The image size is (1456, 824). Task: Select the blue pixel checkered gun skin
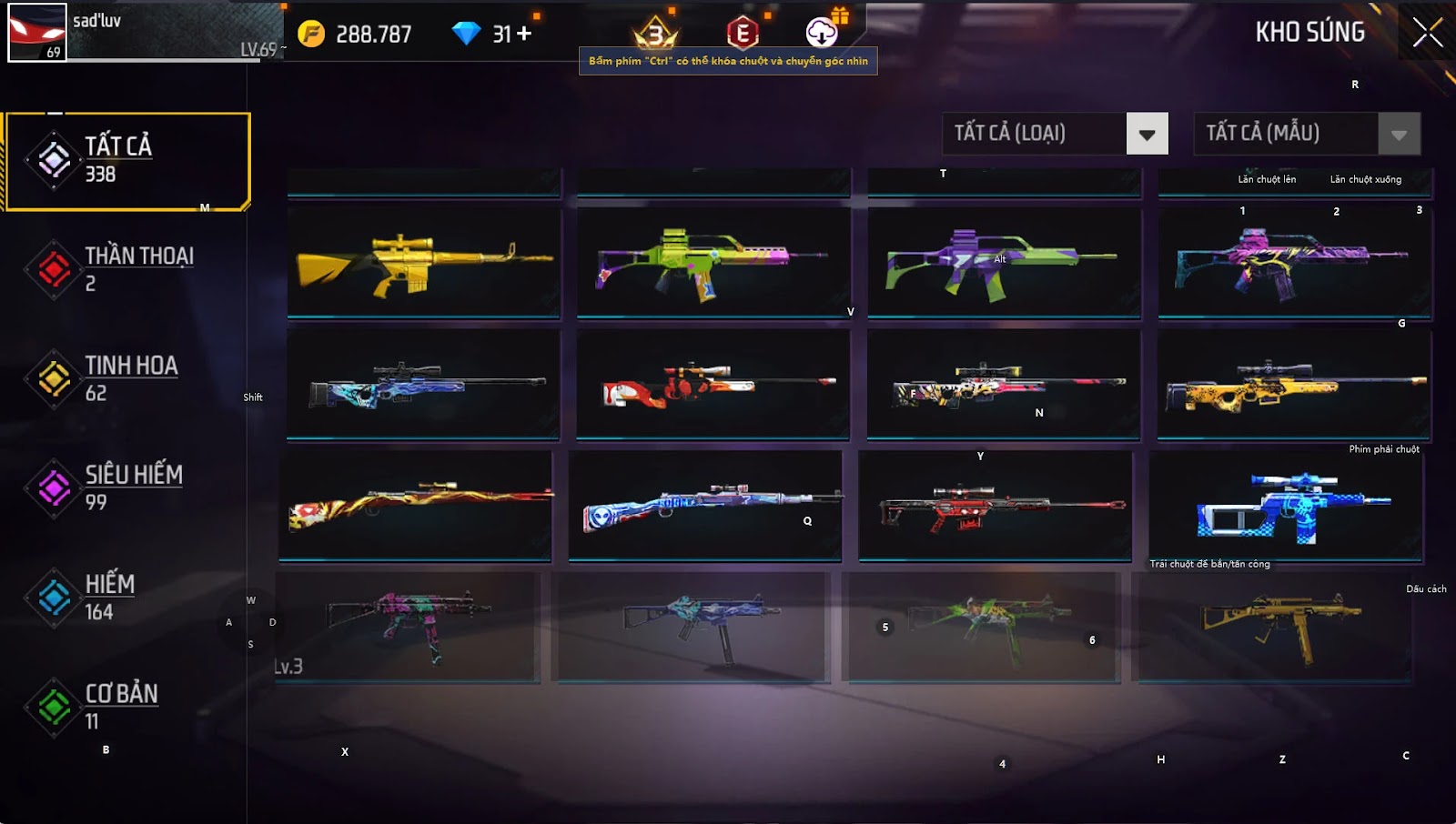pyautogui.click(x=1287, y=507)
